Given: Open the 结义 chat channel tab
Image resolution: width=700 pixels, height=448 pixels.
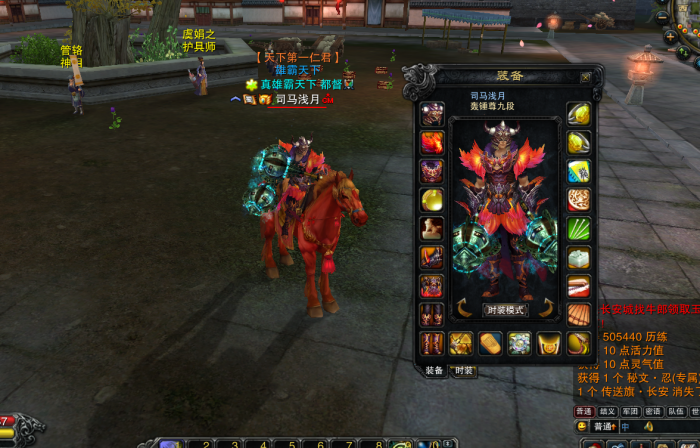Looking at the screenshot, I should [x=607, y=411].
